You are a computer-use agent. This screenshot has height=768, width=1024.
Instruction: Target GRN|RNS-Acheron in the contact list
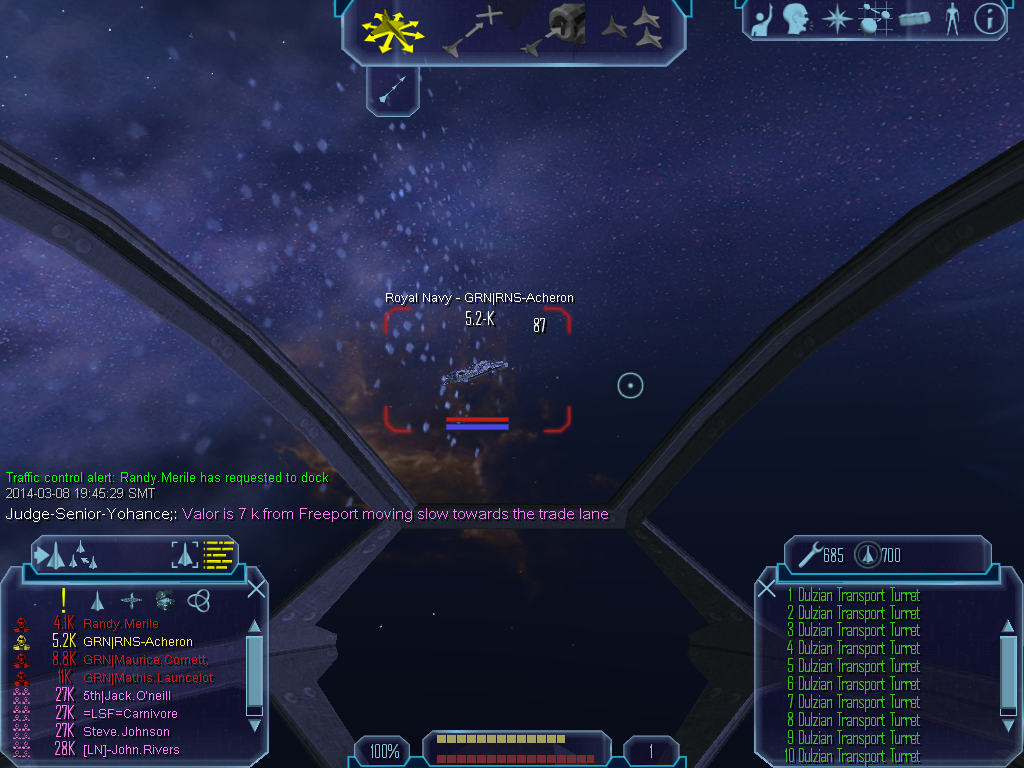point(138,642)
